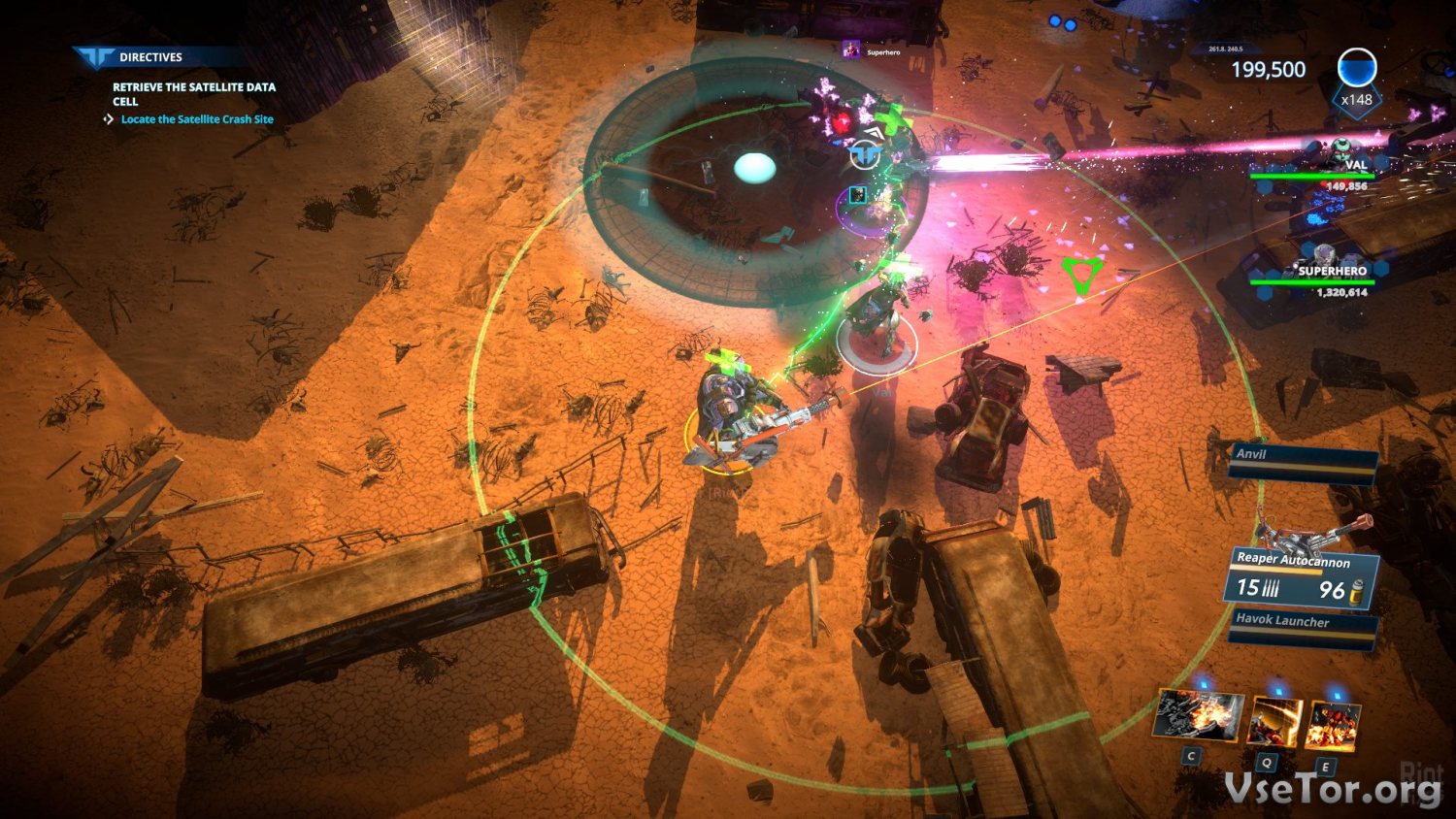This screenshot has height=819, width=1456.
Task: Switch to the Havok Launcher weapon
Action: point(1302,628)
